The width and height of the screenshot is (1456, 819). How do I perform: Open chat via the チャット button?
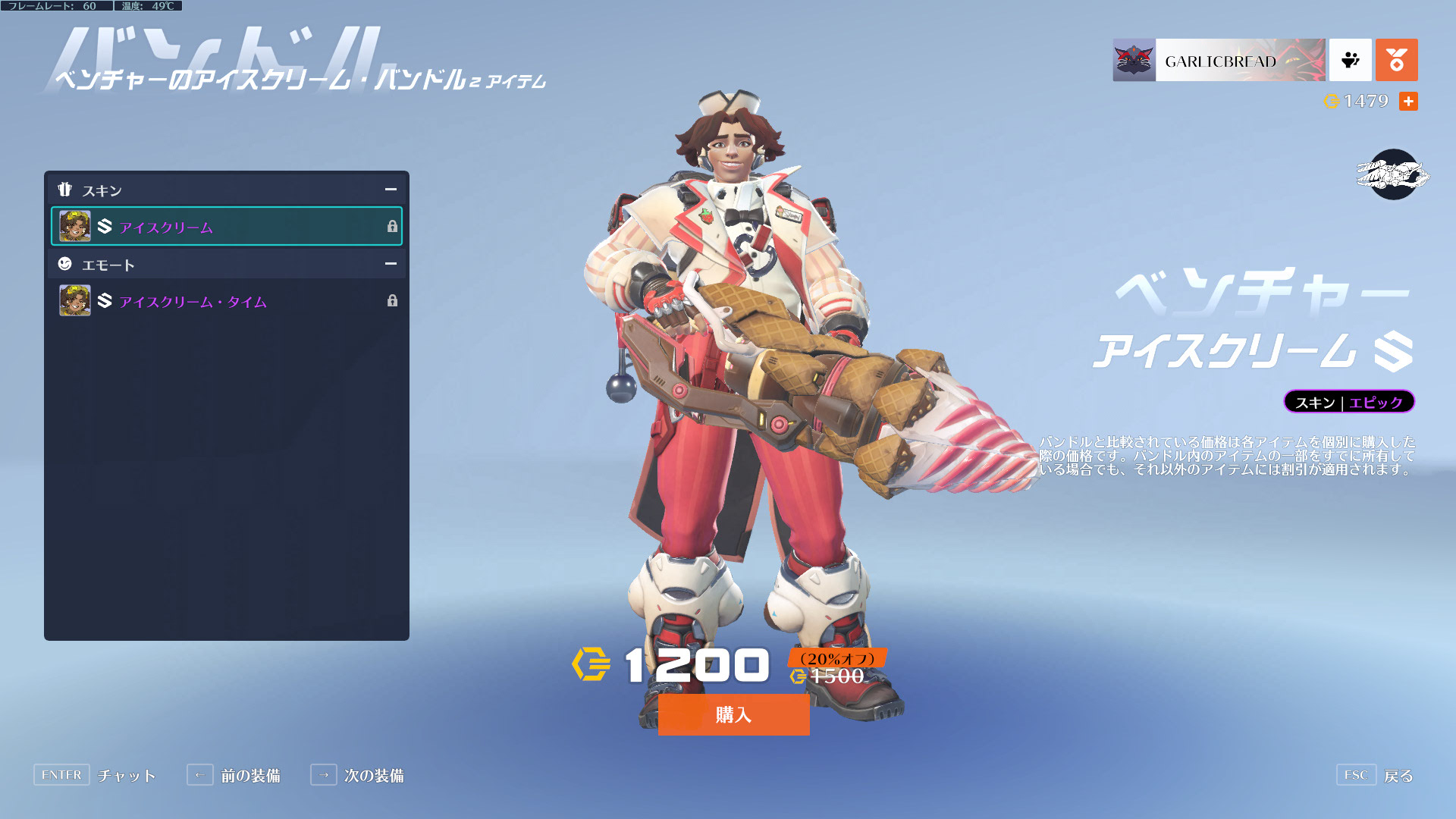(x=95, y=775)
